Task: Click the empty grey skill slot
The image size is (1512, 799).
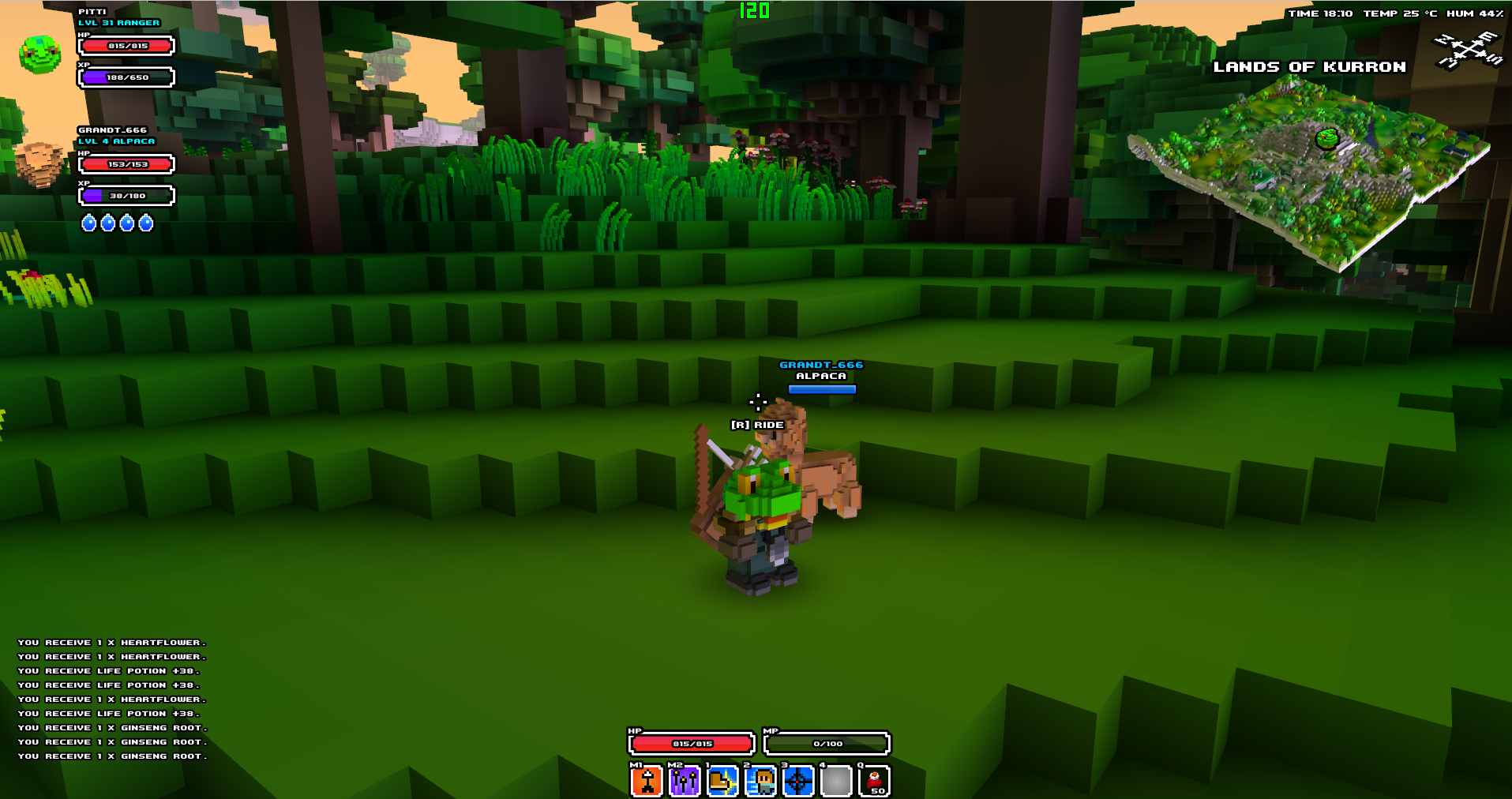Action: coord(836,782)
